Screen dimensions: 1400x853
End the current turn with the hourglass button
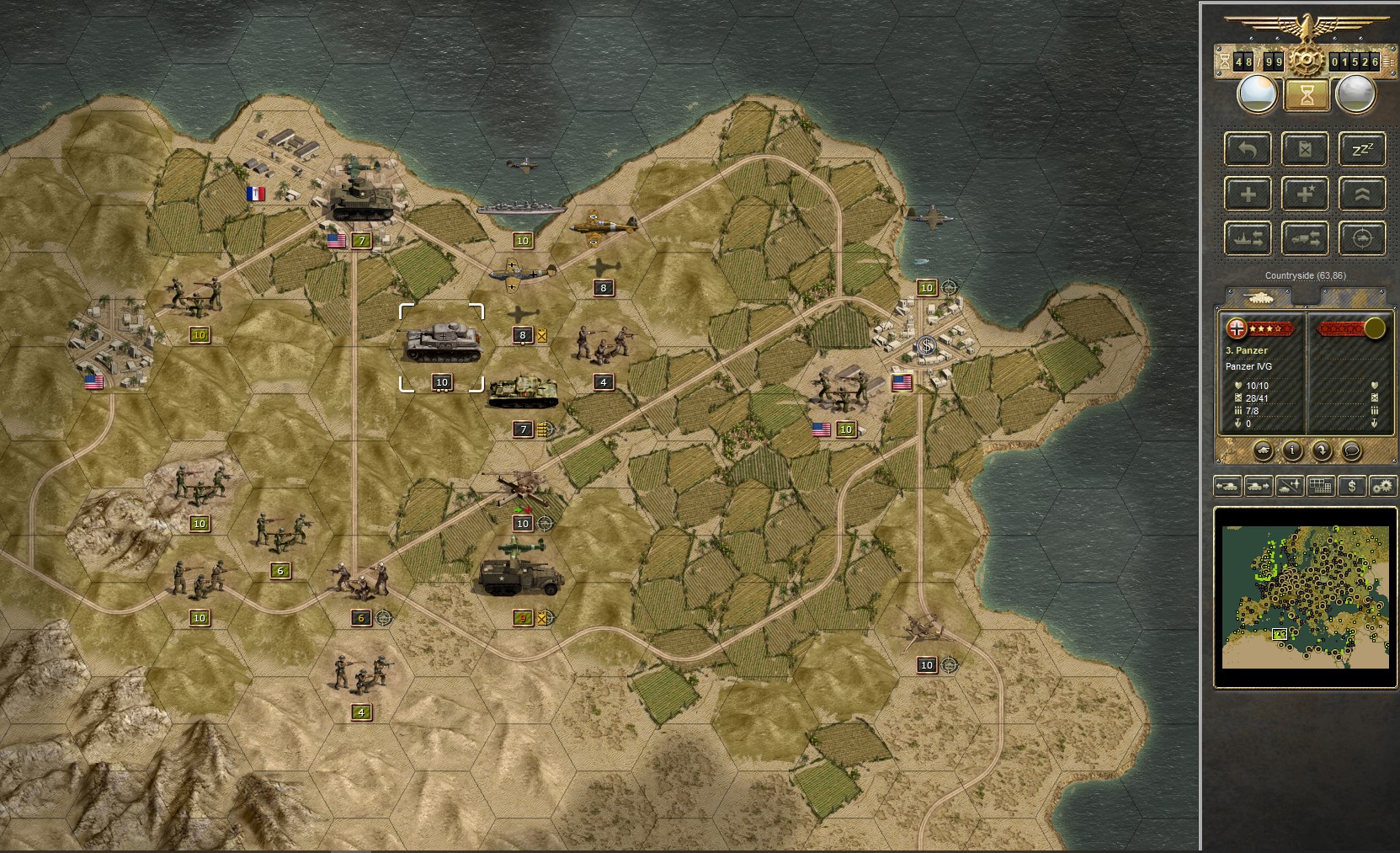pos(1306,95)
